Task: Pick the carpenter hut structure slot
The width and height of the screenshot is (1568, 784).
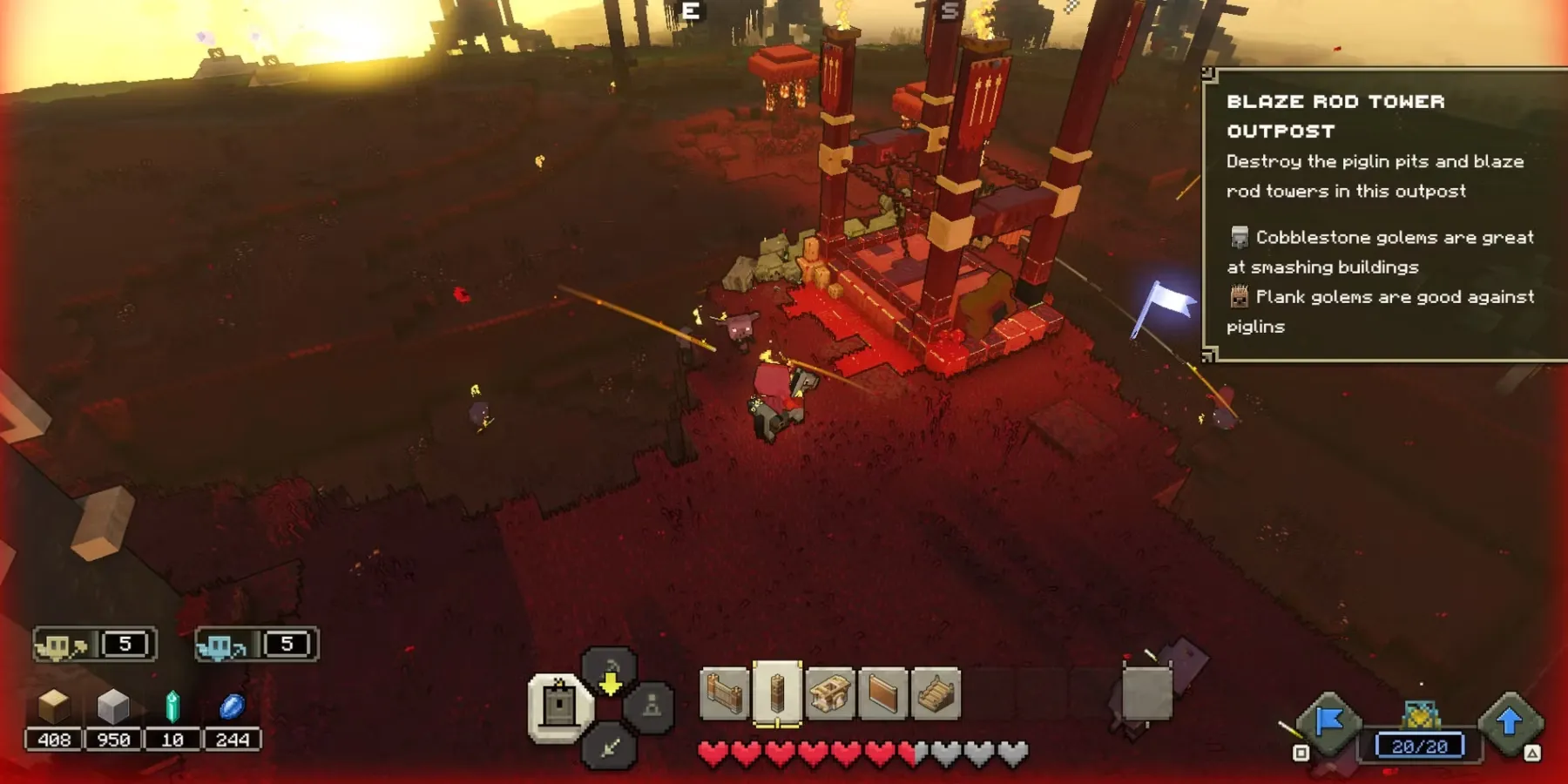Action: pos(830,694)
